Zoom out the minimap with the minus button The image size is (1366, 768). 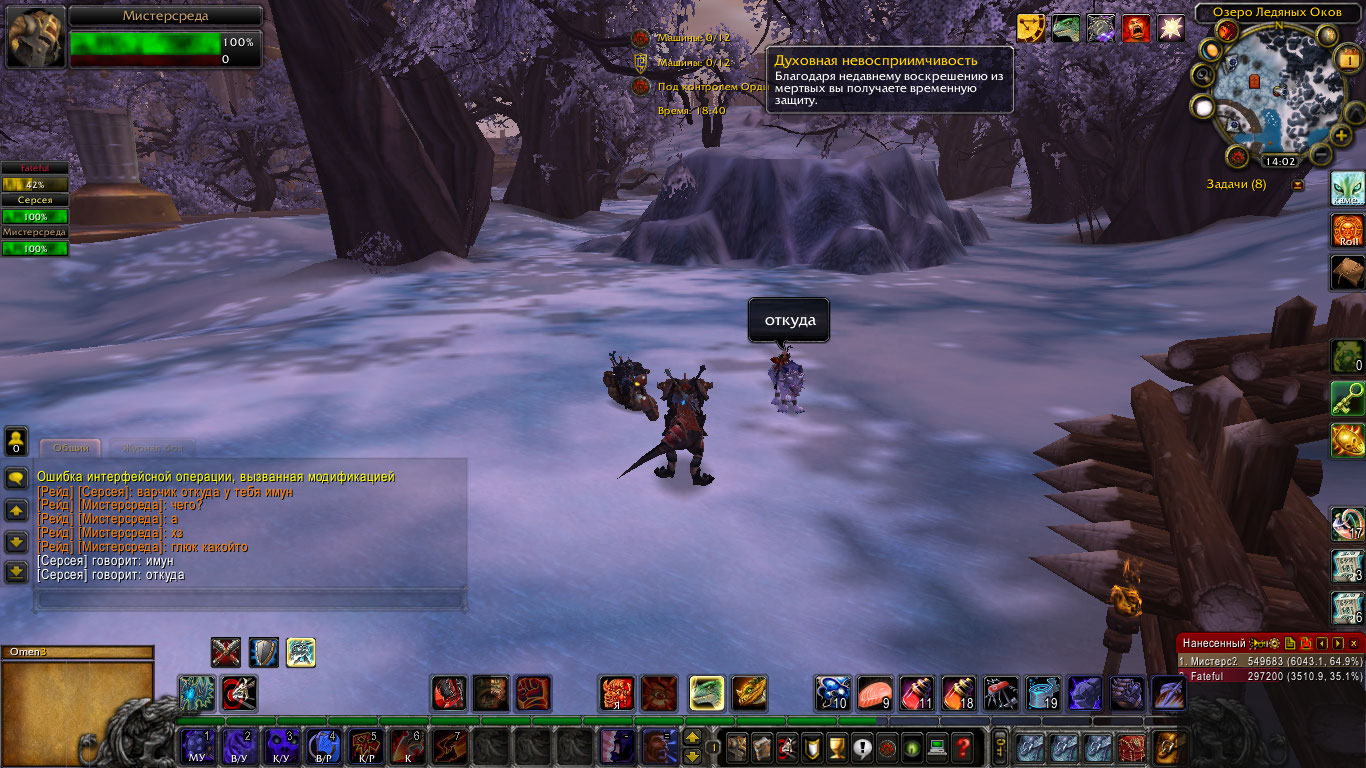coord(1320,155)
